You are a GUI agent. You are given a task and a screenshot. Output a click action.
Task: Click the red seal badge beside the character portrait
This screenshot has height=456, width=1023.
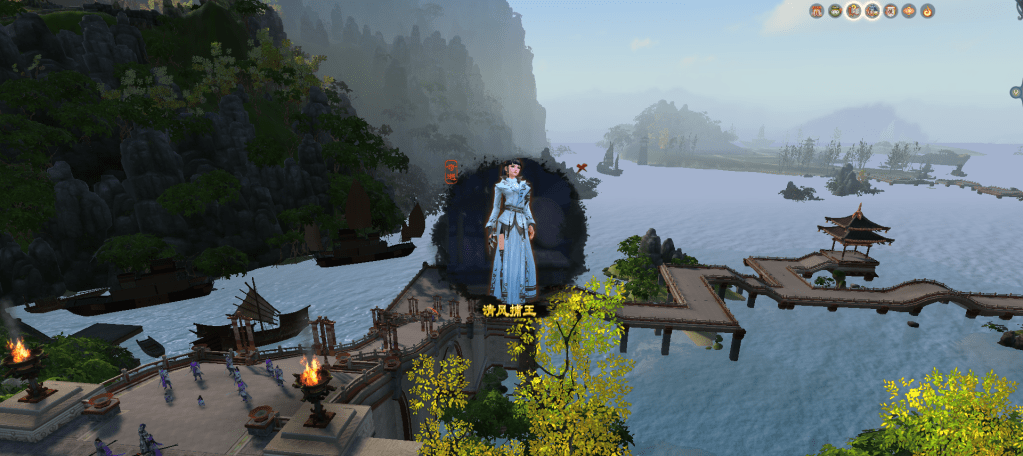pos(451,169)
